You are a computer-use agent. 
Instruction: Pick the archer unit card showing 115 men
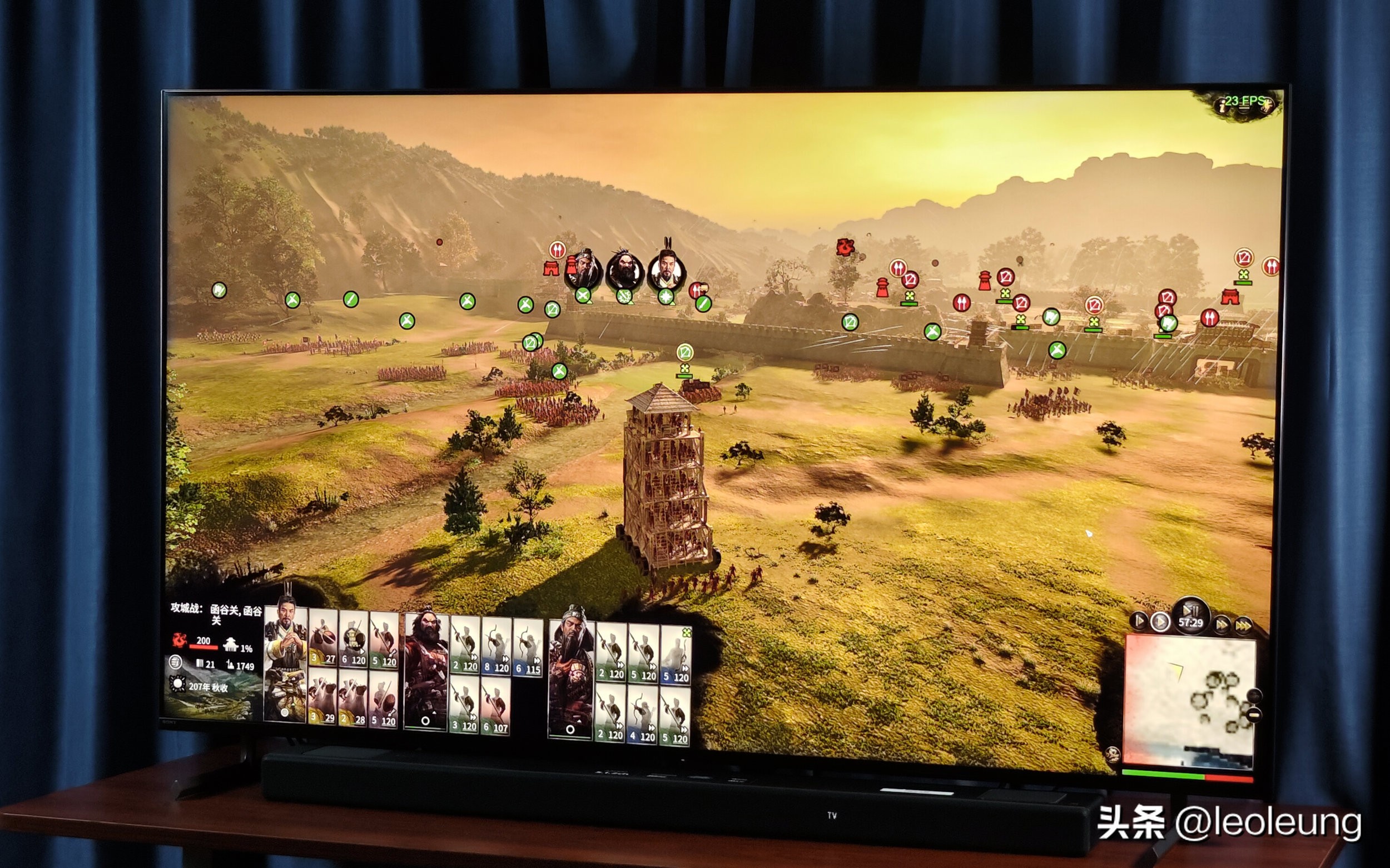[x=528, y=647]
